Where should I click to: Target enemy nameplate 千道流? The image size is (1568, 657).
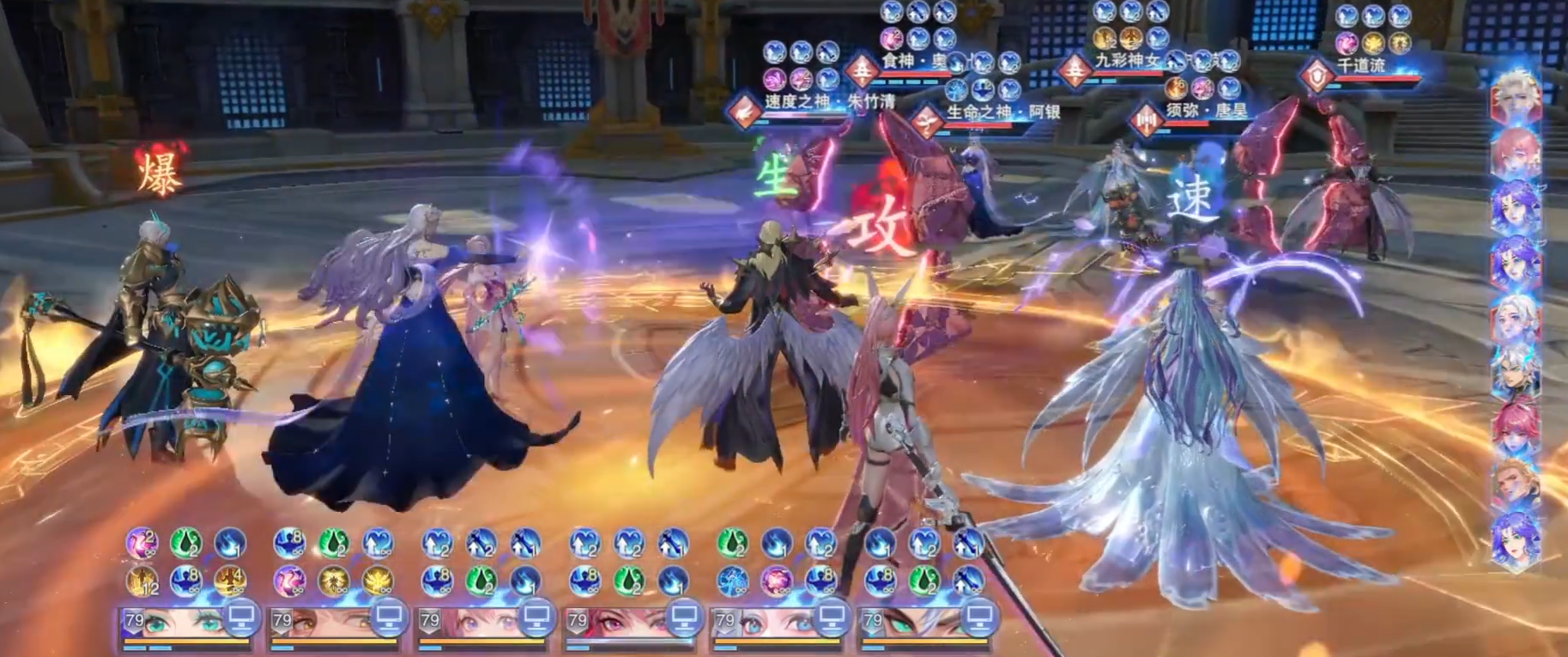coord(1360,65)
